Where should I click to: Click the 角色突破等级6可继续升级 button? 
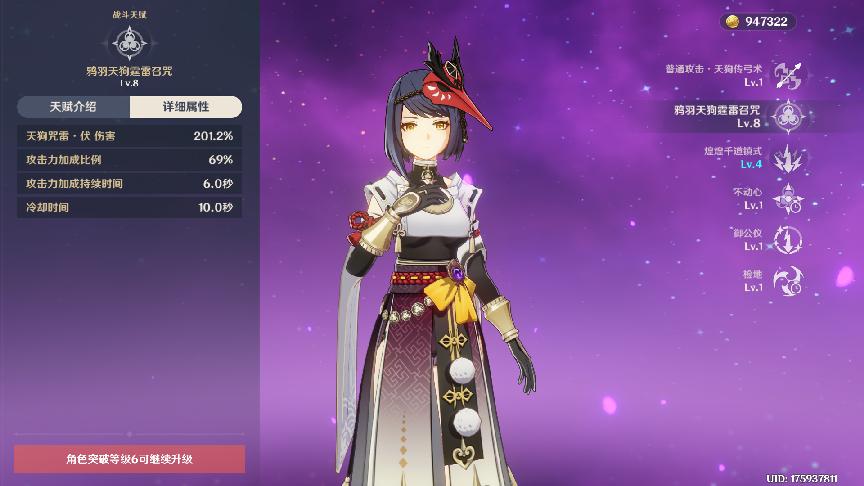click(x=129, y=459)
